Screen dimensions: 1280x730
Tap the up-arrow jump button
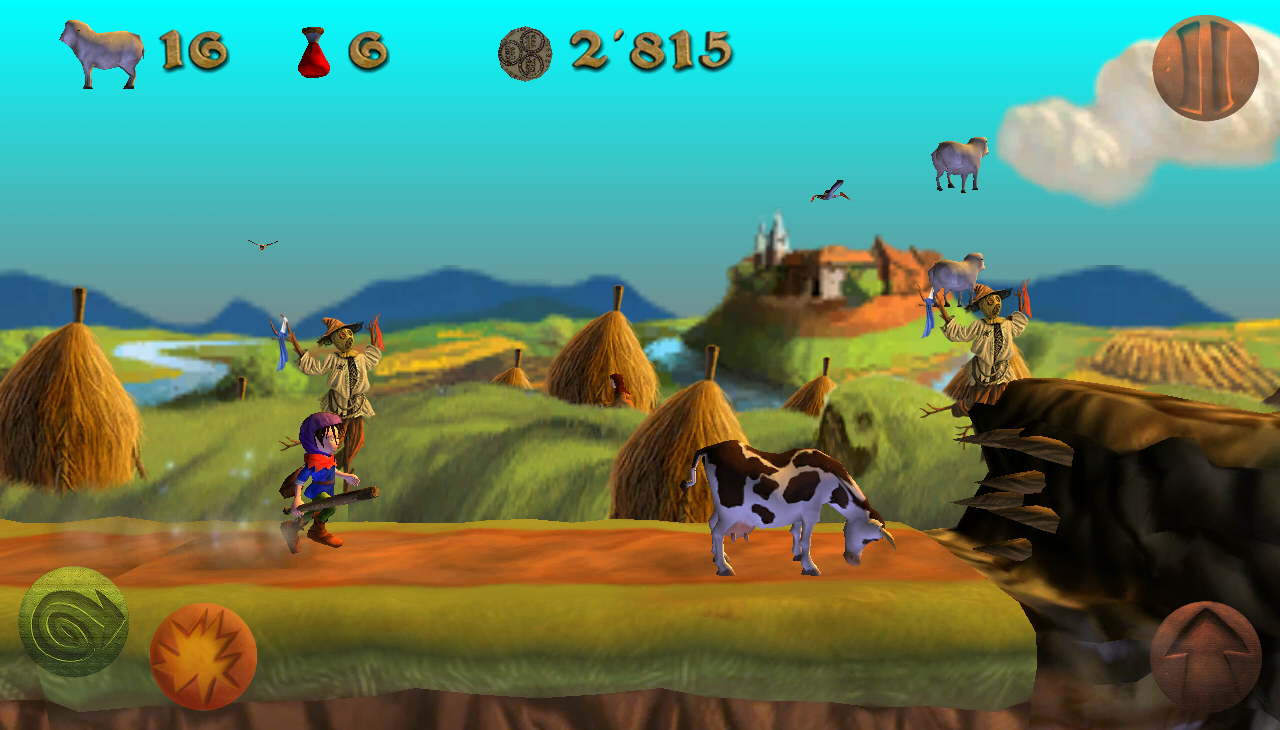pos(1205,656)
